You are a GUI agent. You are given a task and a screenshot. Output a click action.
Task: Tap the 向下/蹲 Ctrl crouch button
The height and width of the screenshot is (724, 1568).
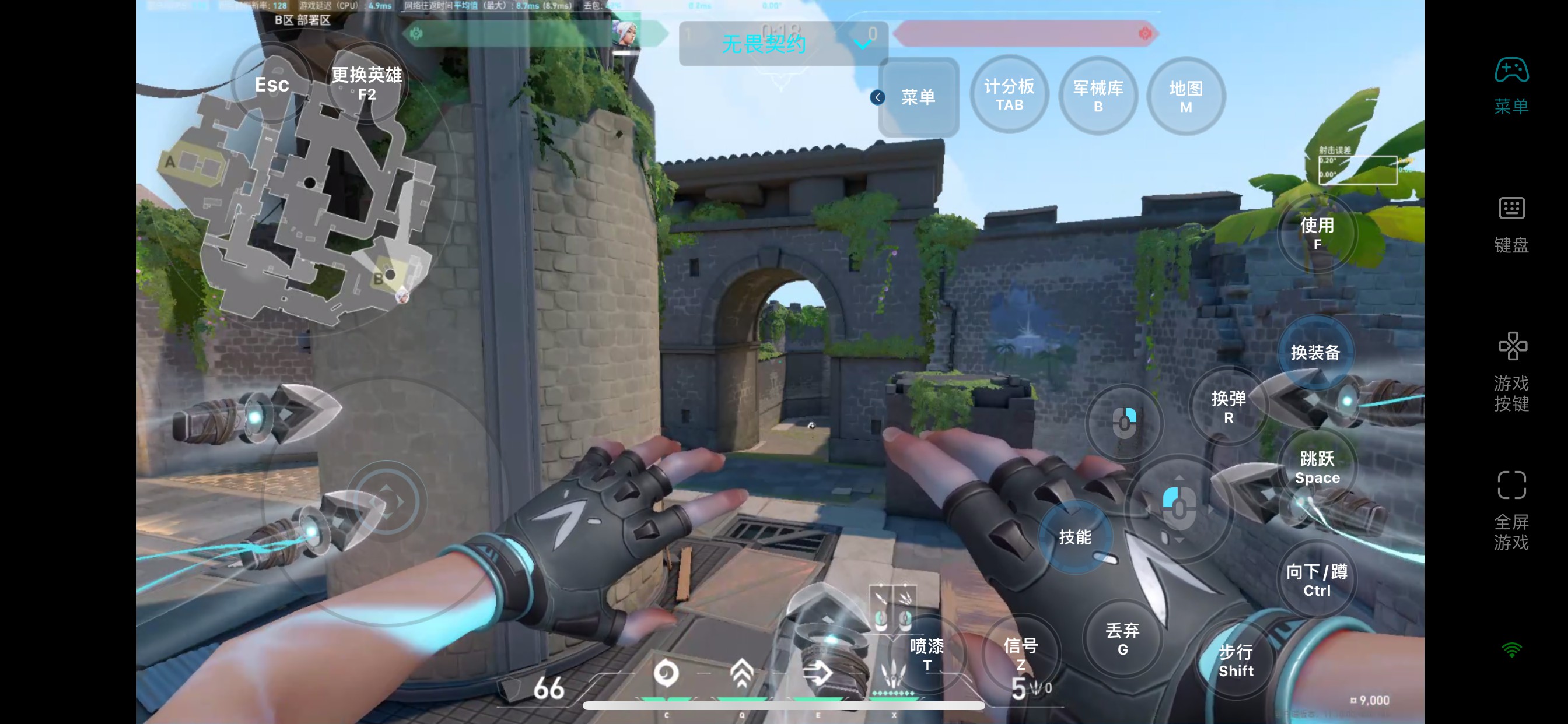(1316, 580)
